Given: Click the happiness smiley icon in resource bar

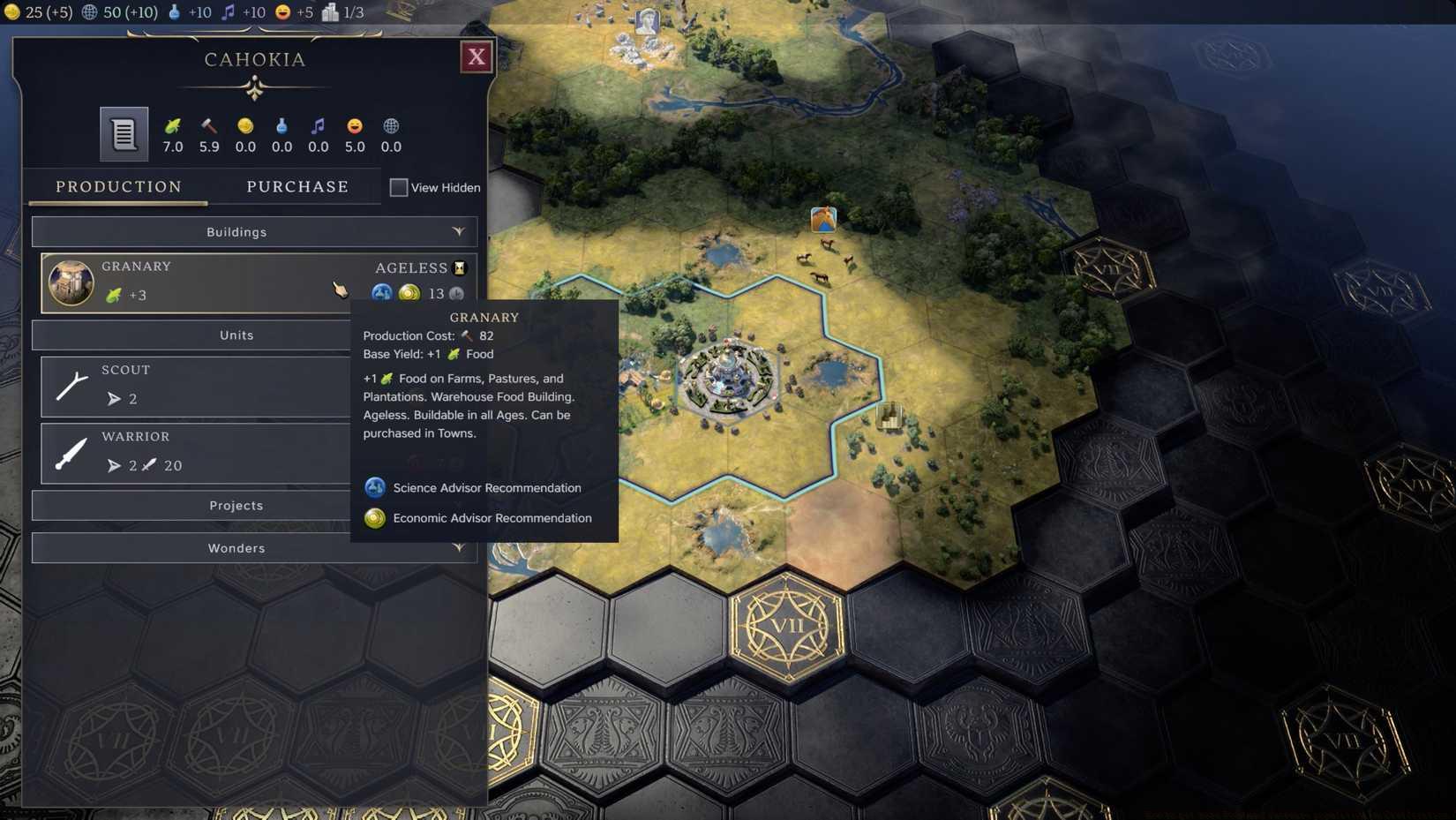Looking at the screenshot, I should (281, 12).
